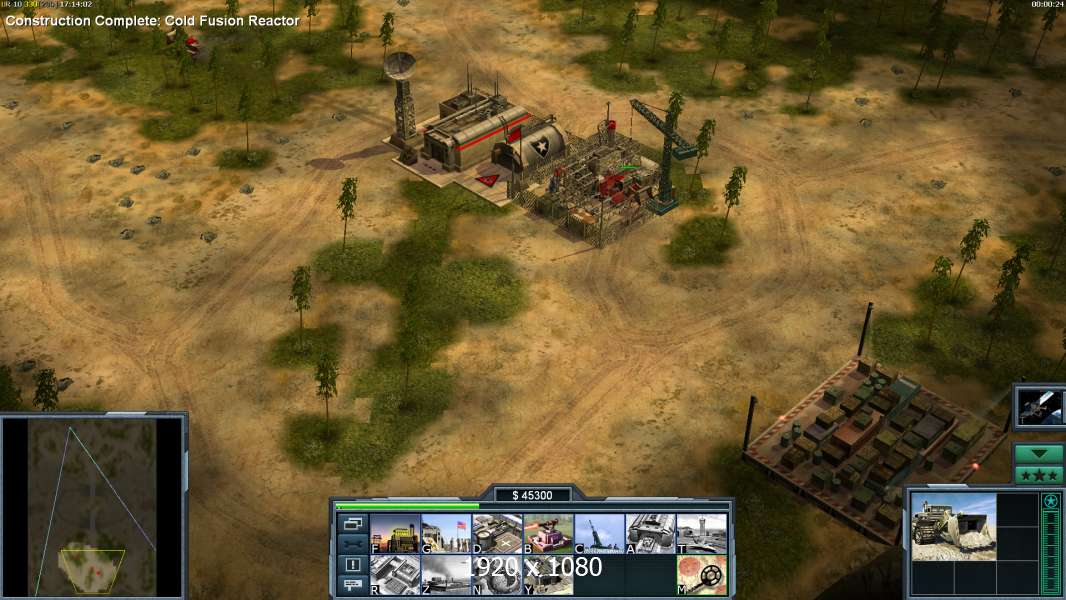Screen dimensions: 1066x600
Task: Select the smoky dockyard icon marked Z
Action: click(x=446, y=575)
